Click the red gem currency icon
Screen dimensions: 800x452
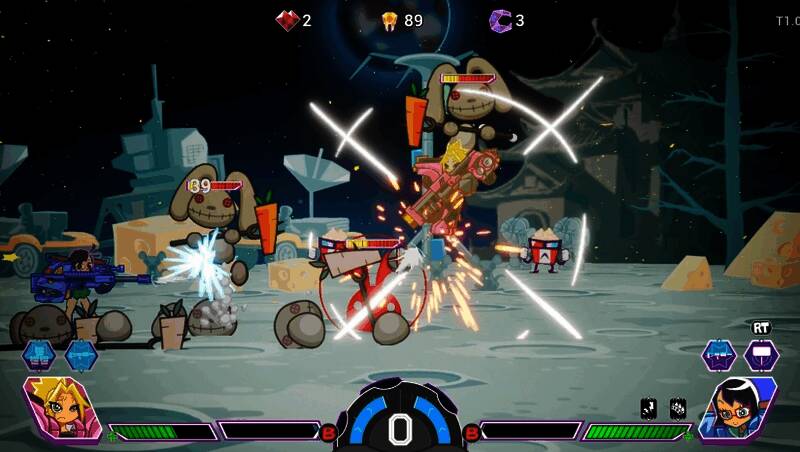point(288,20)
